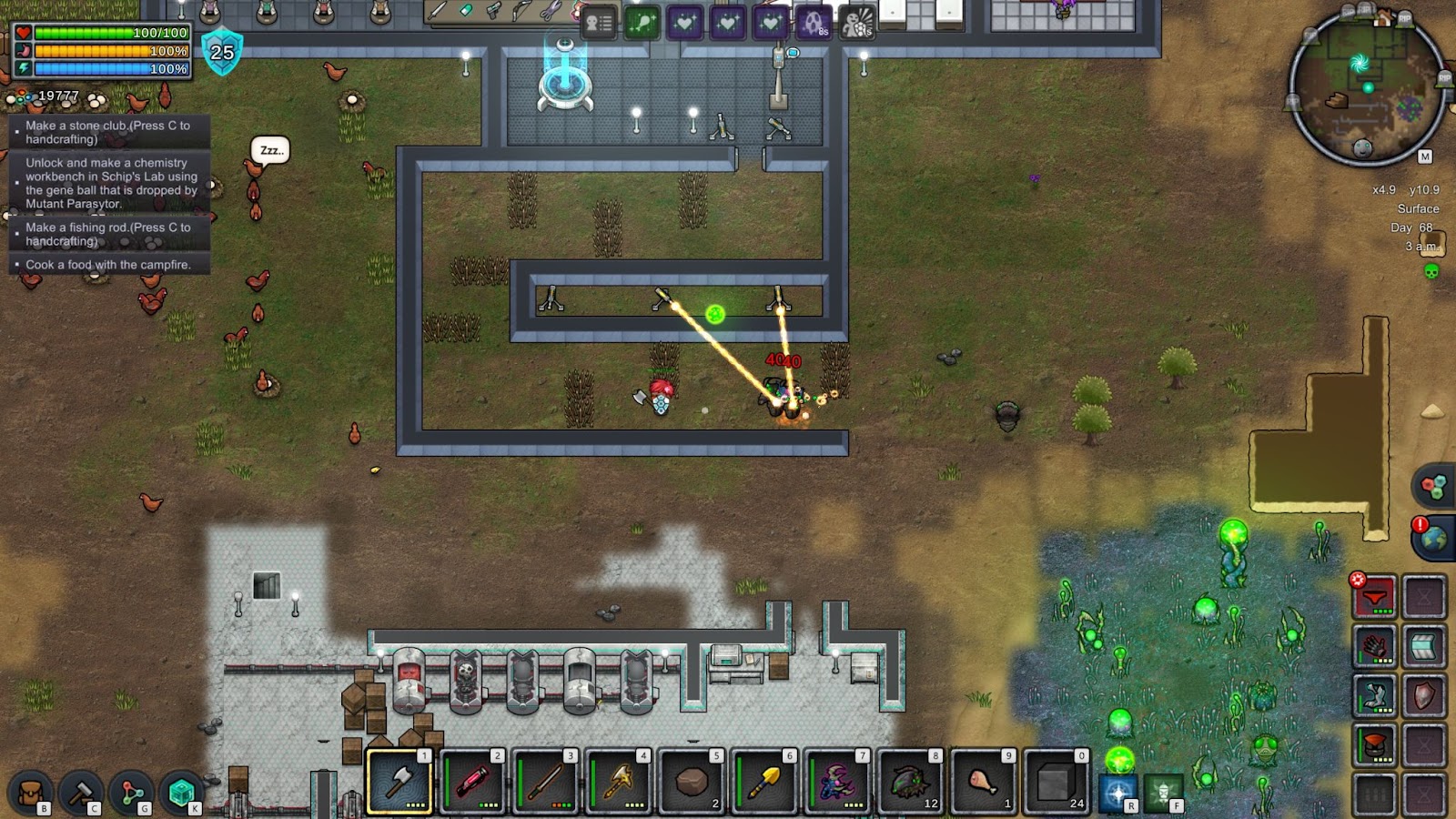The width and height of the screenshot is (1456, 819).
Task: Open the planet globe with alert badge
Action: [x=1433, y=537]
